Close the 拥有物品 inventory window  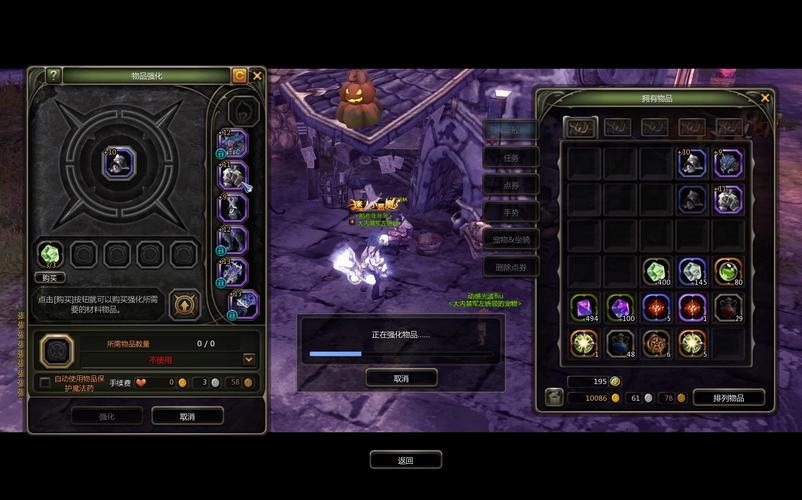tap(765, 97)
